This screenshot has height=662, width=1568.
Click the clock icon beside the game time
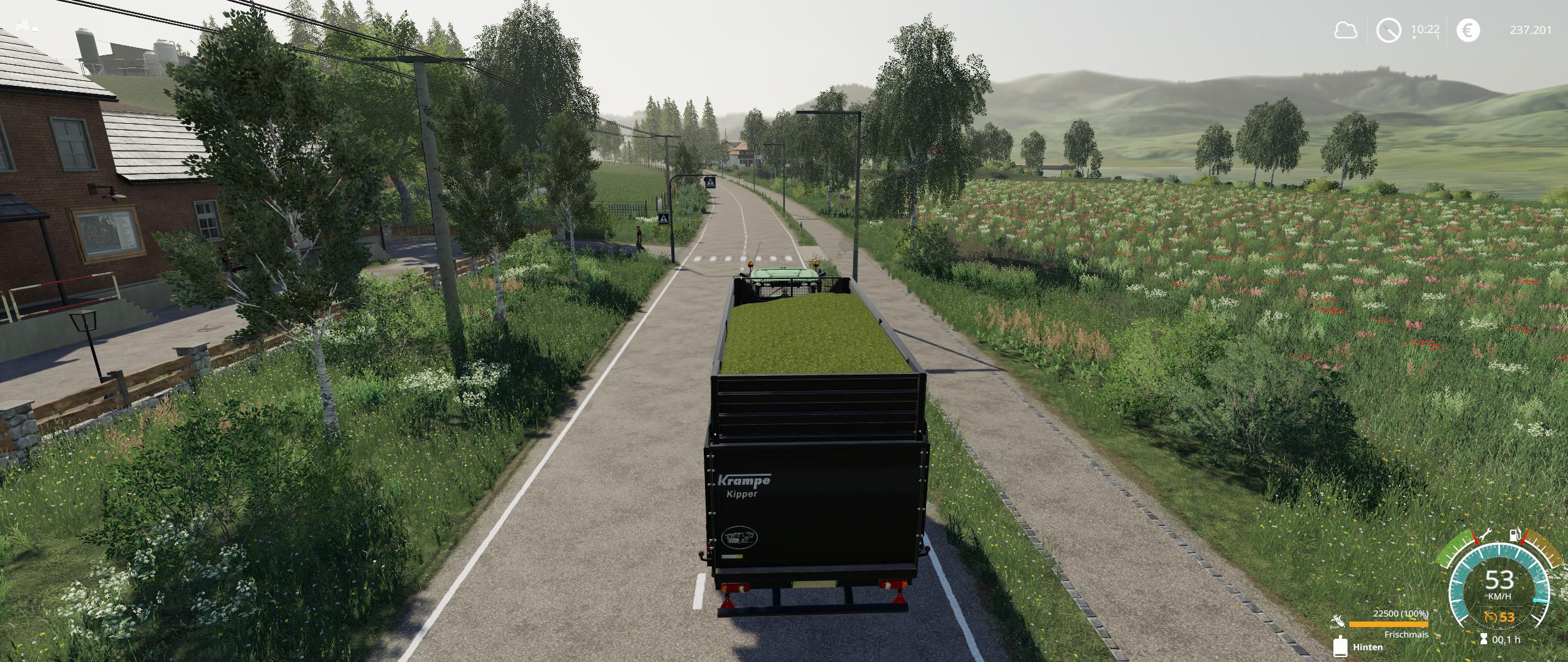pos(1389,30)
